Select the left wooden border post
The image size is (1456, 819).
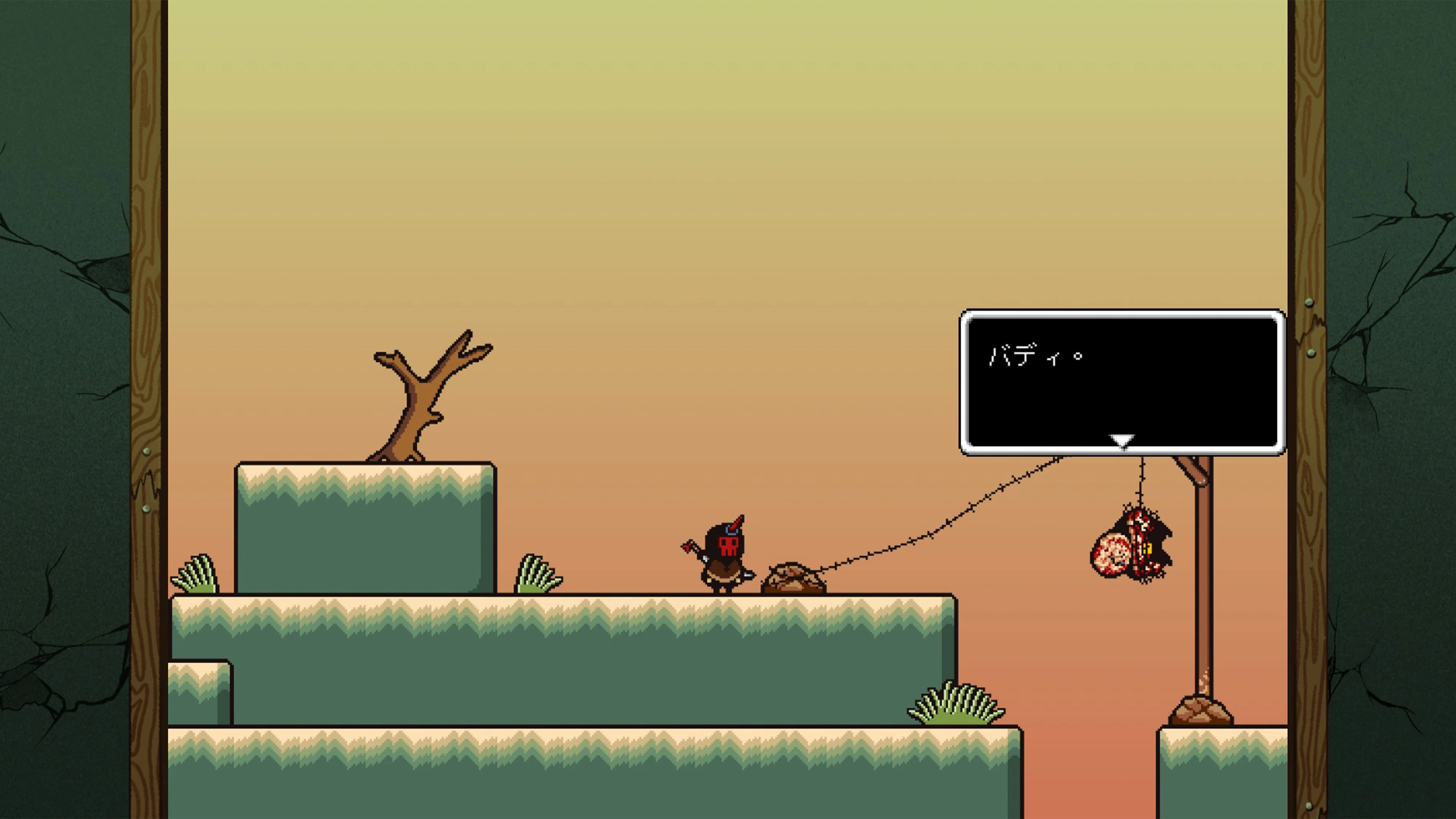pos(148,395)
